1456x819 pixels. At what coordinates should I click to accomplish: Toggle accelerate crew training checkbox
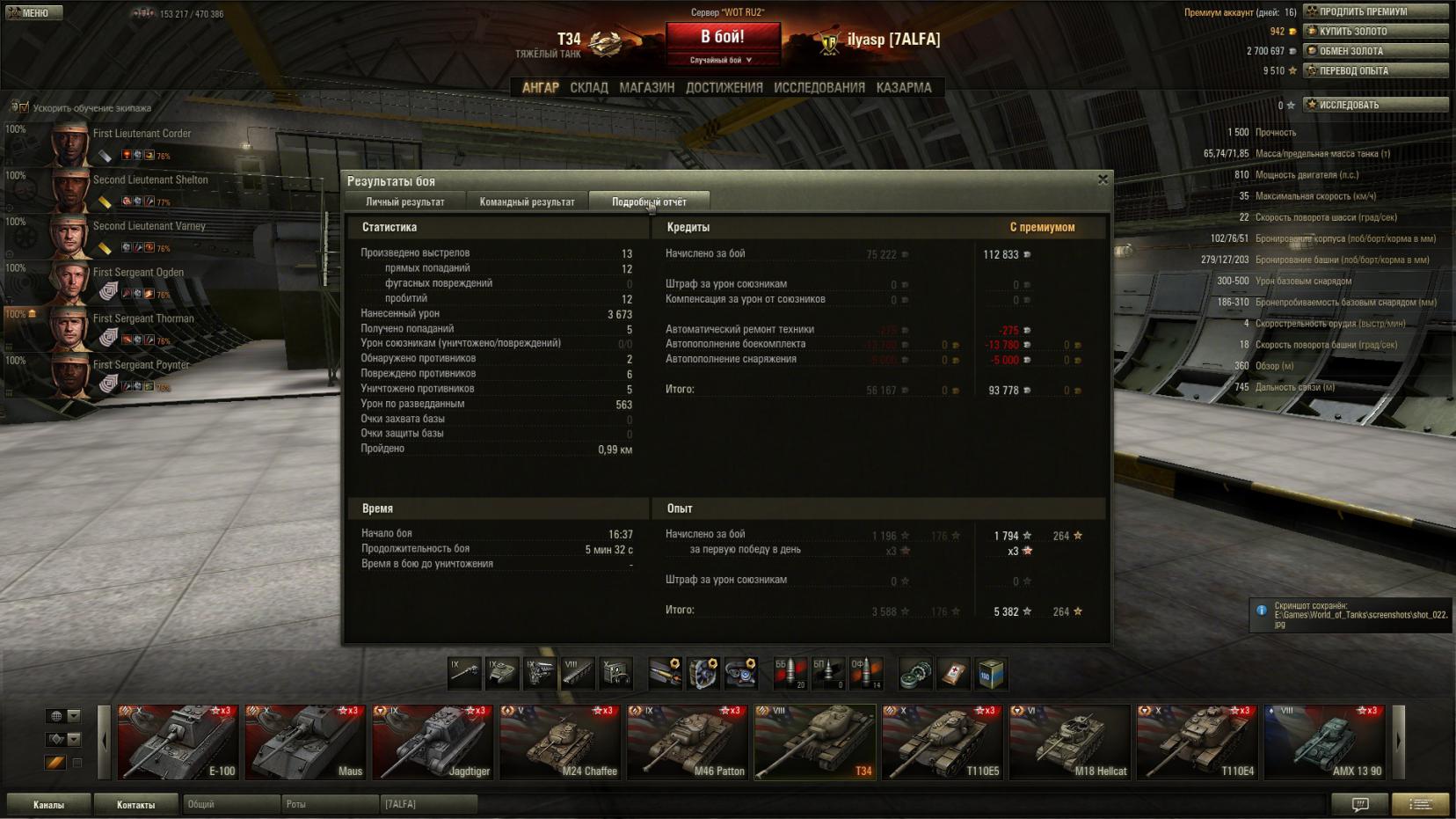click(x=19, y=108)
